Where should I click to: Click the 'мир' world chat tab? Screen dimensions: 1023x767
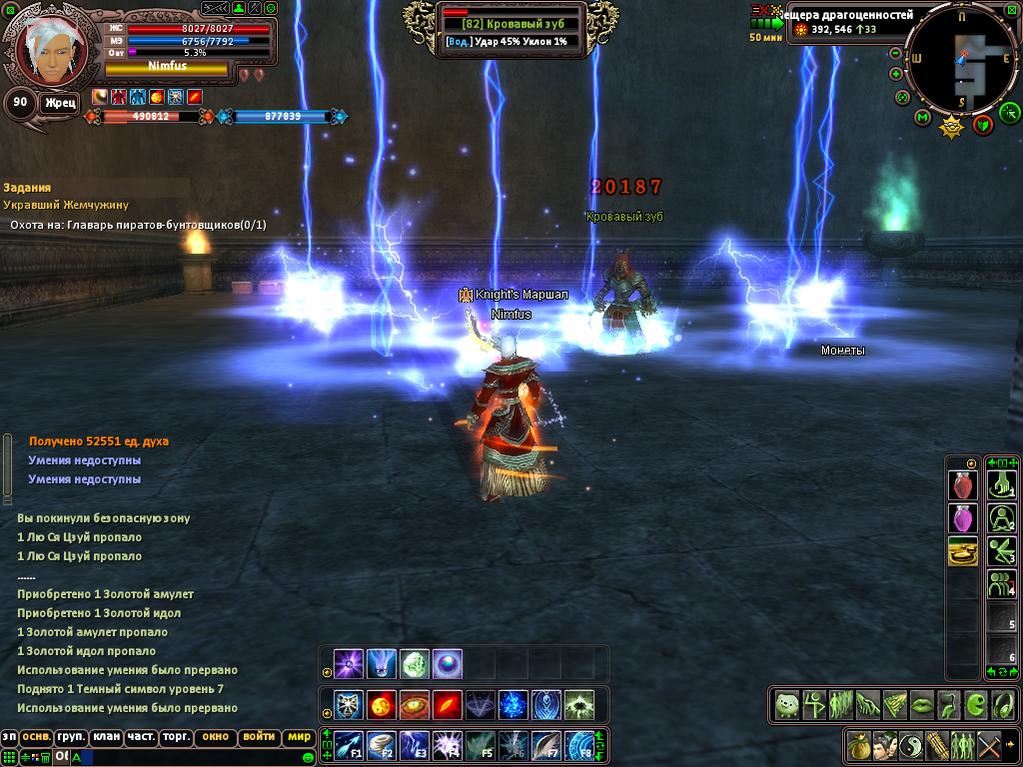(299, 737)
